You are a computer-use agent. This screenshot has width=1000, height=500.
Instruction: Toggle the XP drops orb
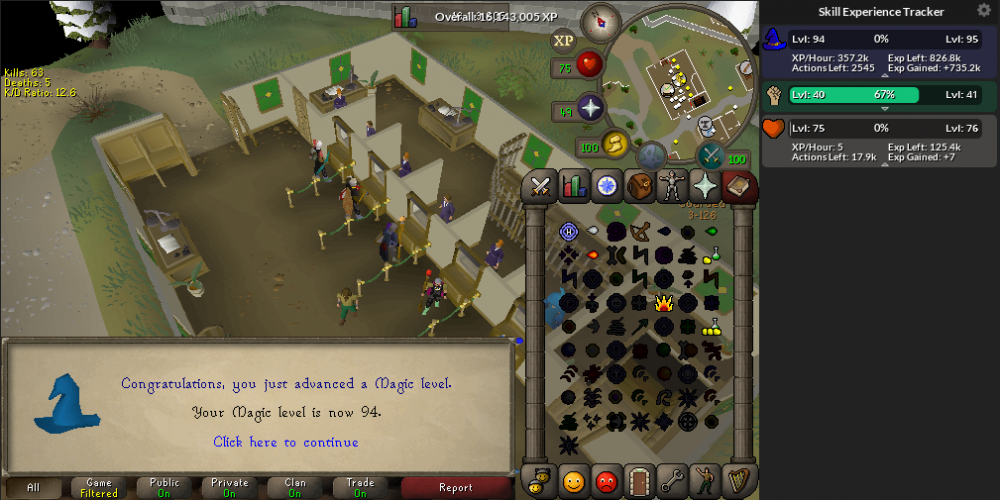coord(563,40)
